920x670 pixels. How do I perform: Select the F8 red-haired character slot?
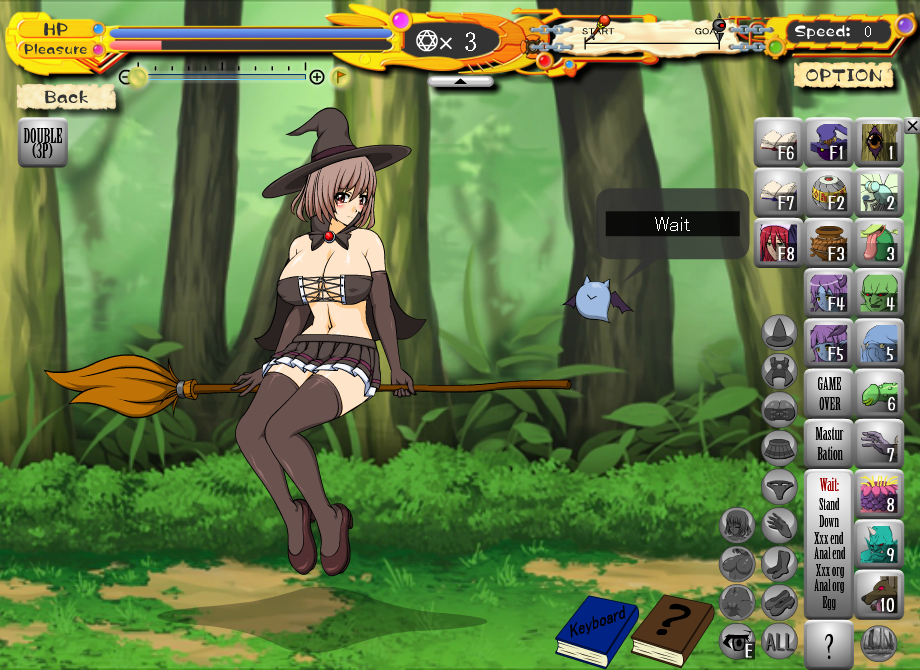(x=778, y=243)
